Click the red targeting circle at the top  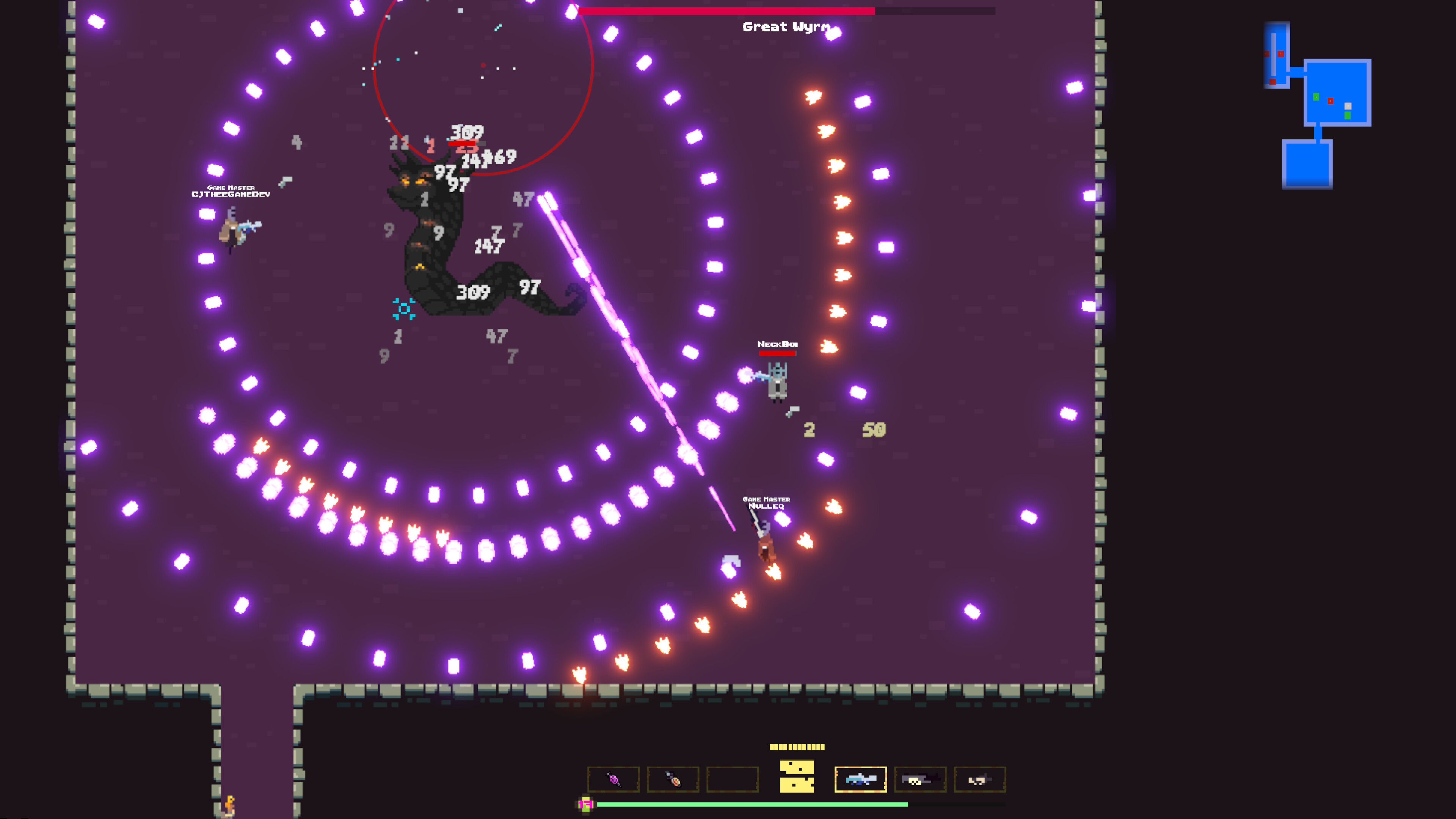click(483, 65)
